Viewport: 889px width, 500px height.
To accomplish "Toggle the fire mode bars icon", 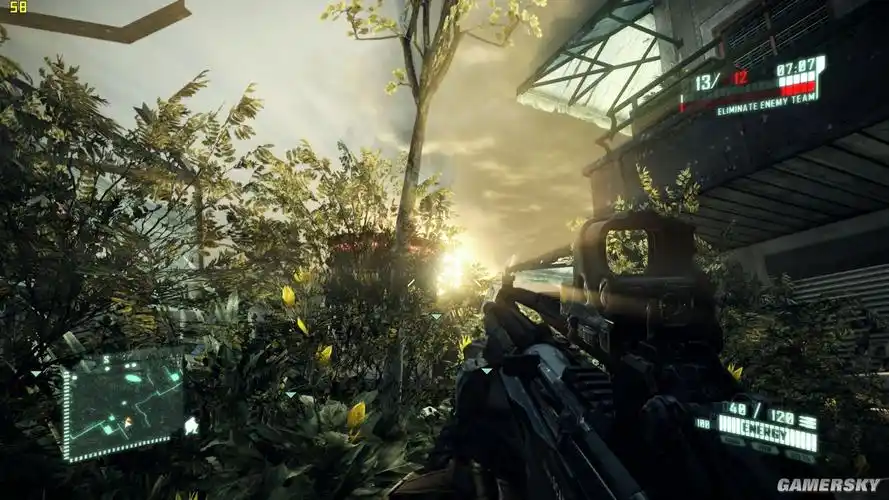I will (808, 421).
